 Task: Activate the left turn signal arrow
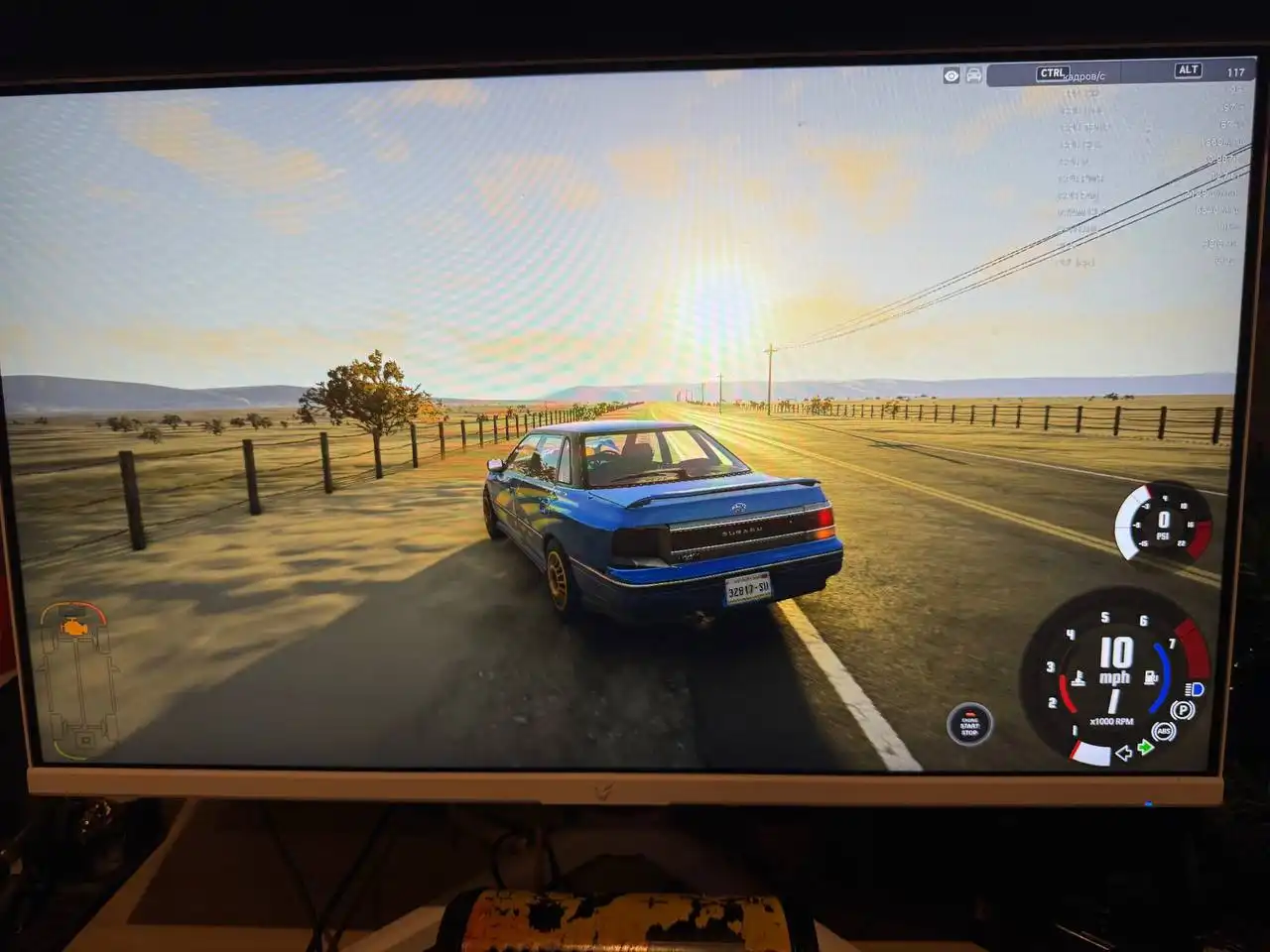[x=1124, y=754]
